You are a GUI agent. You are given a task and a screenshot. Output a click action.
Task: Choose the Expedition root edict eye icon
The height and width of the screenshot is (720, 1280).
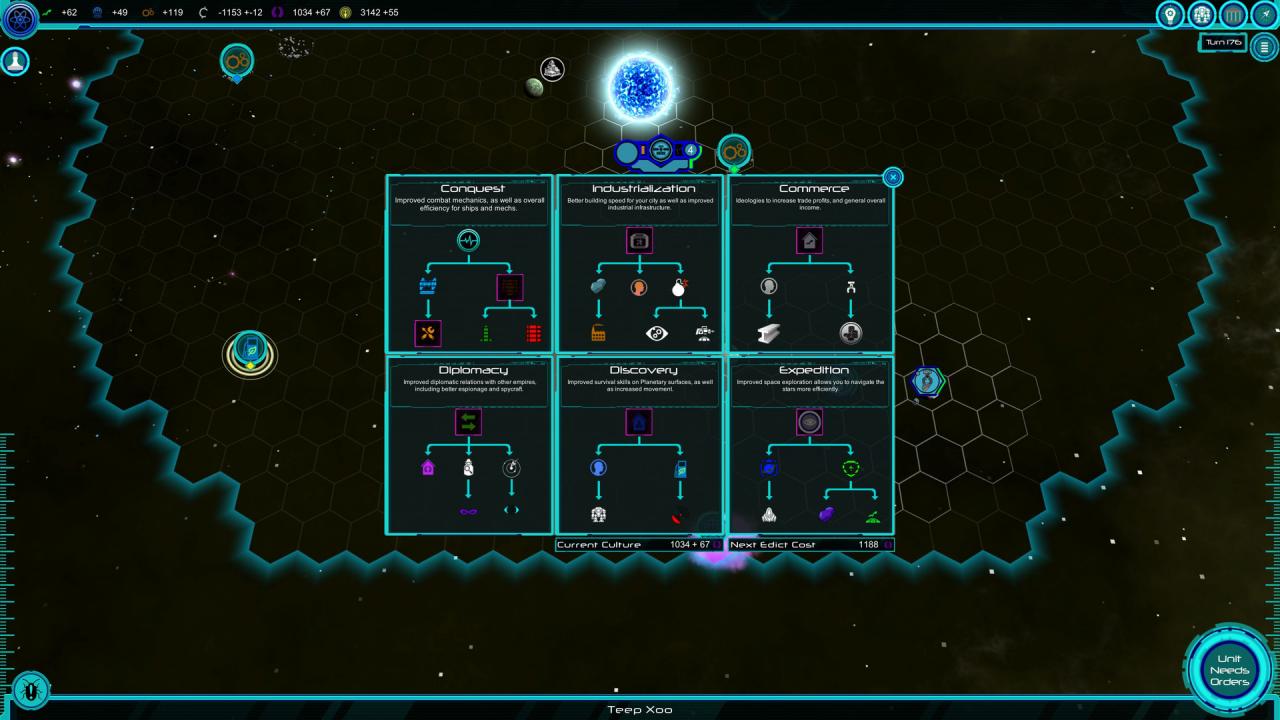point(809,422)
